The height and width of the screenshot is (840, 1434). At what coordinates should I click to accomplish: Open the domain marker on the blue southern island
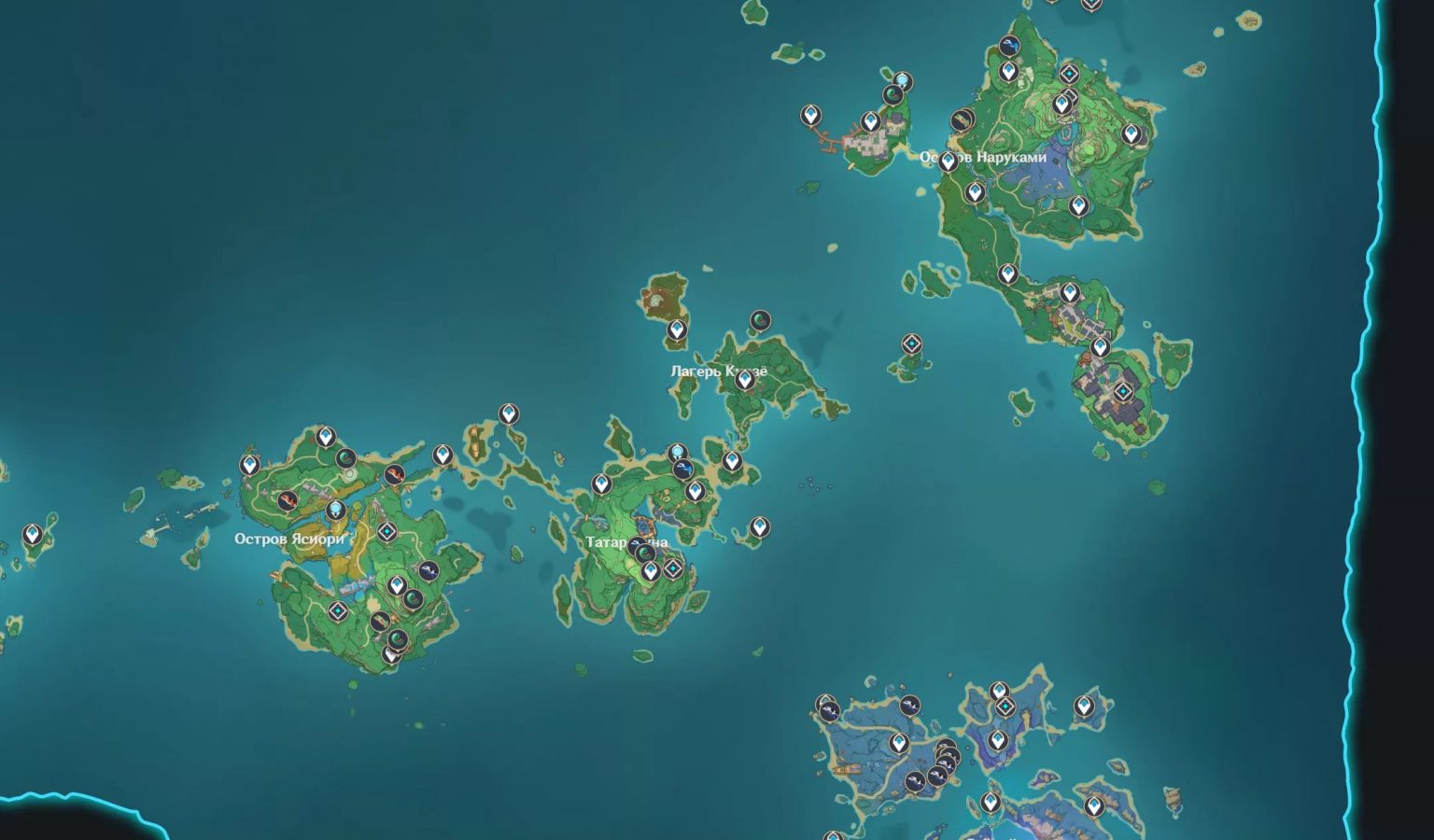[1005, 706]
